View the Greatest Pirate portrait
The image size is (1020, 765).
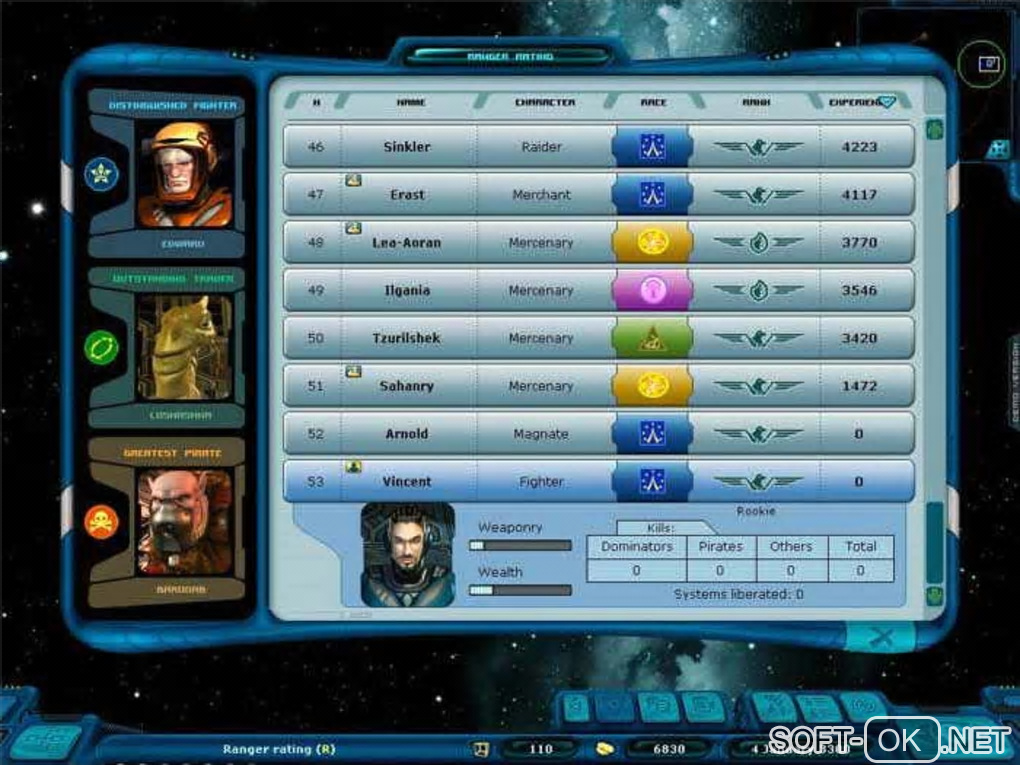pyautogui.click(x=184, y=522)
